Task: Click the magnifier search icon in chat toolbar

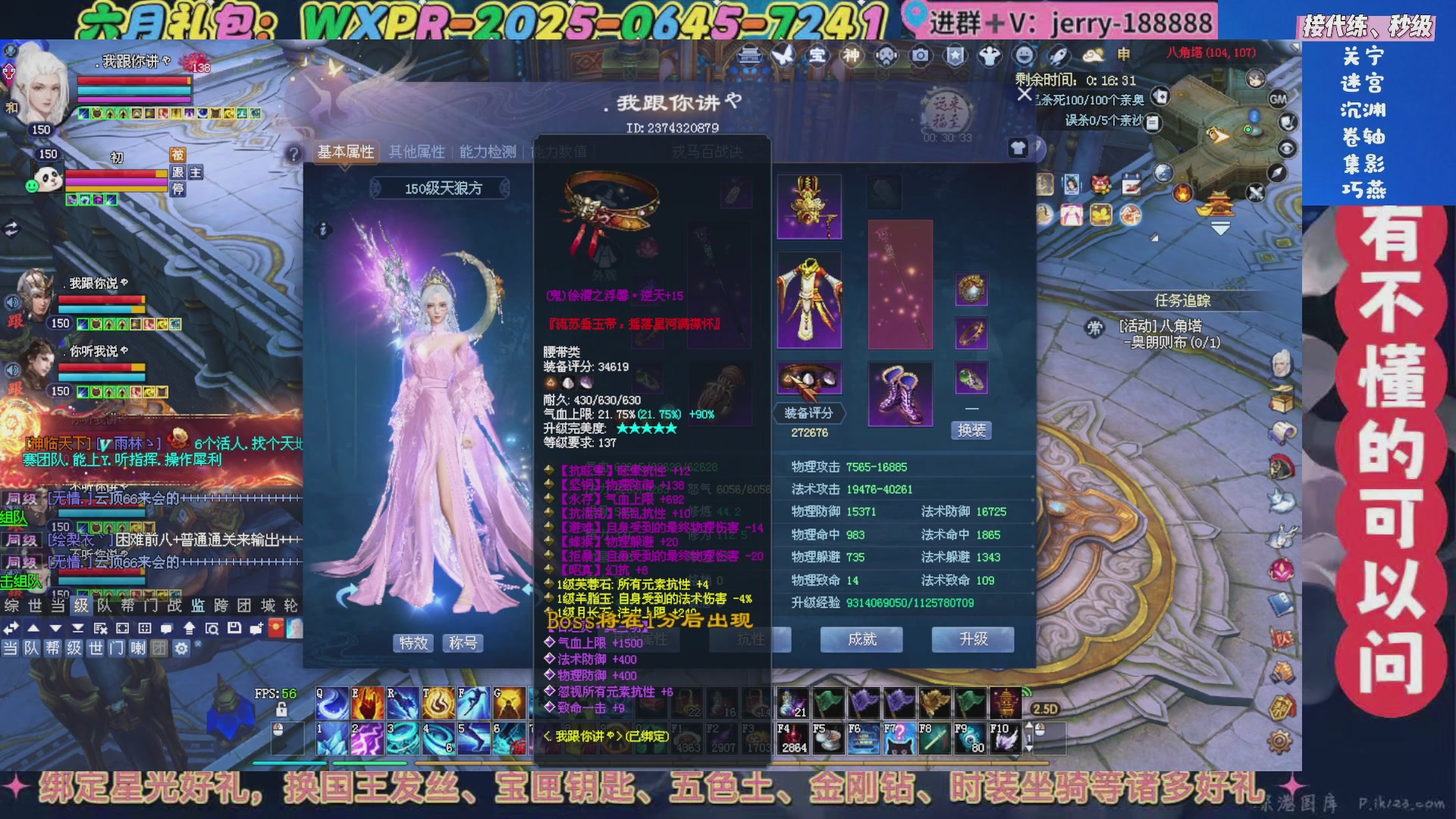Action: click(212, 628)
